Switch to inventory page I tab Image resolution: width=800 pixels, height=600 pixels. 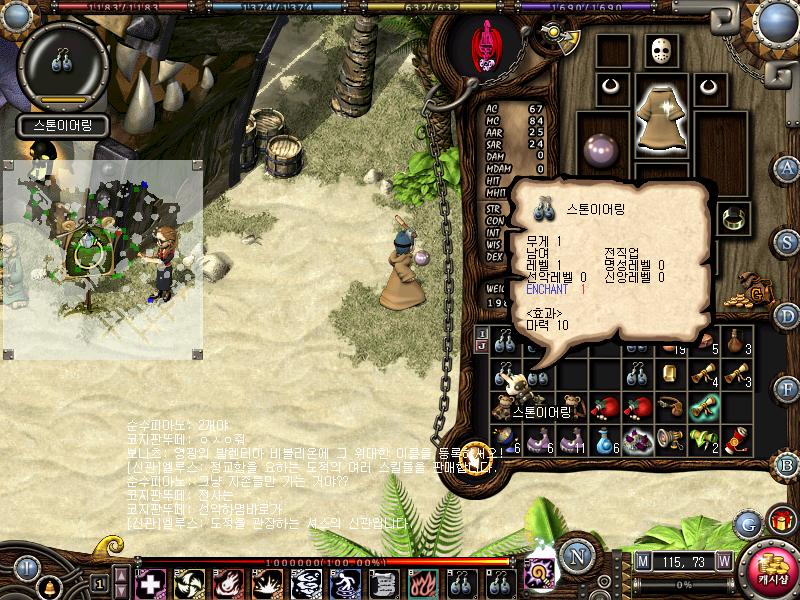click(x=481, y=332)
